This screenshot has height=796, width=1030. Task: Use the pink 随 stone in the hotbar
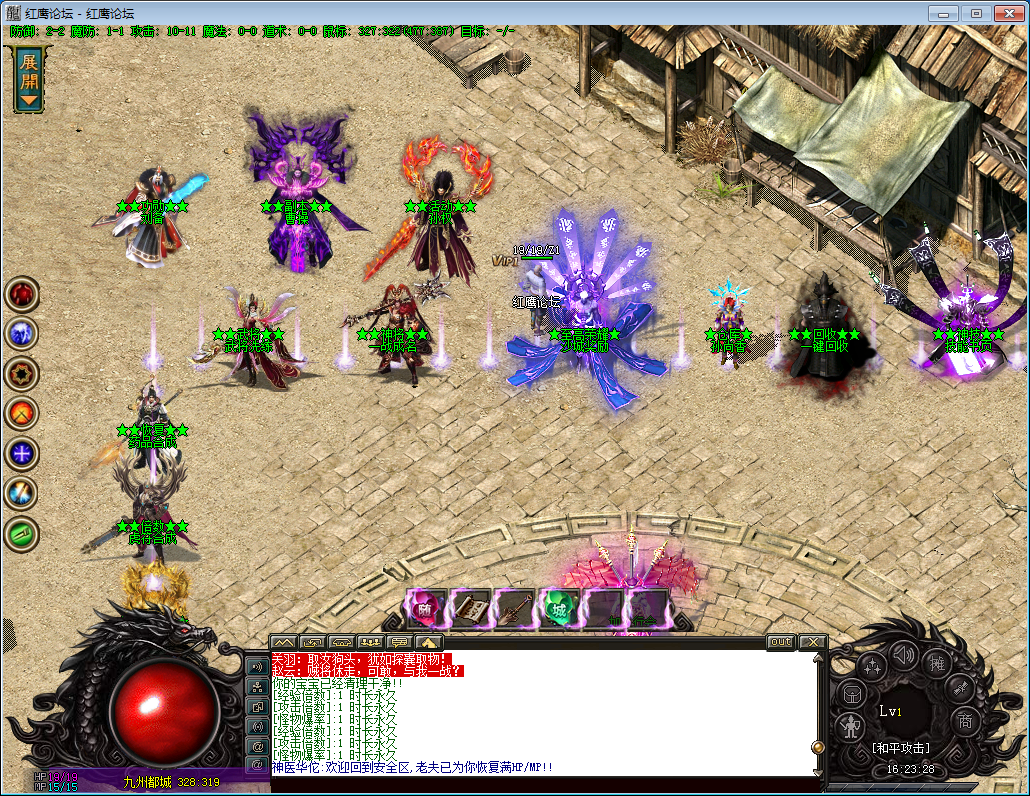(x=424, y=607)
